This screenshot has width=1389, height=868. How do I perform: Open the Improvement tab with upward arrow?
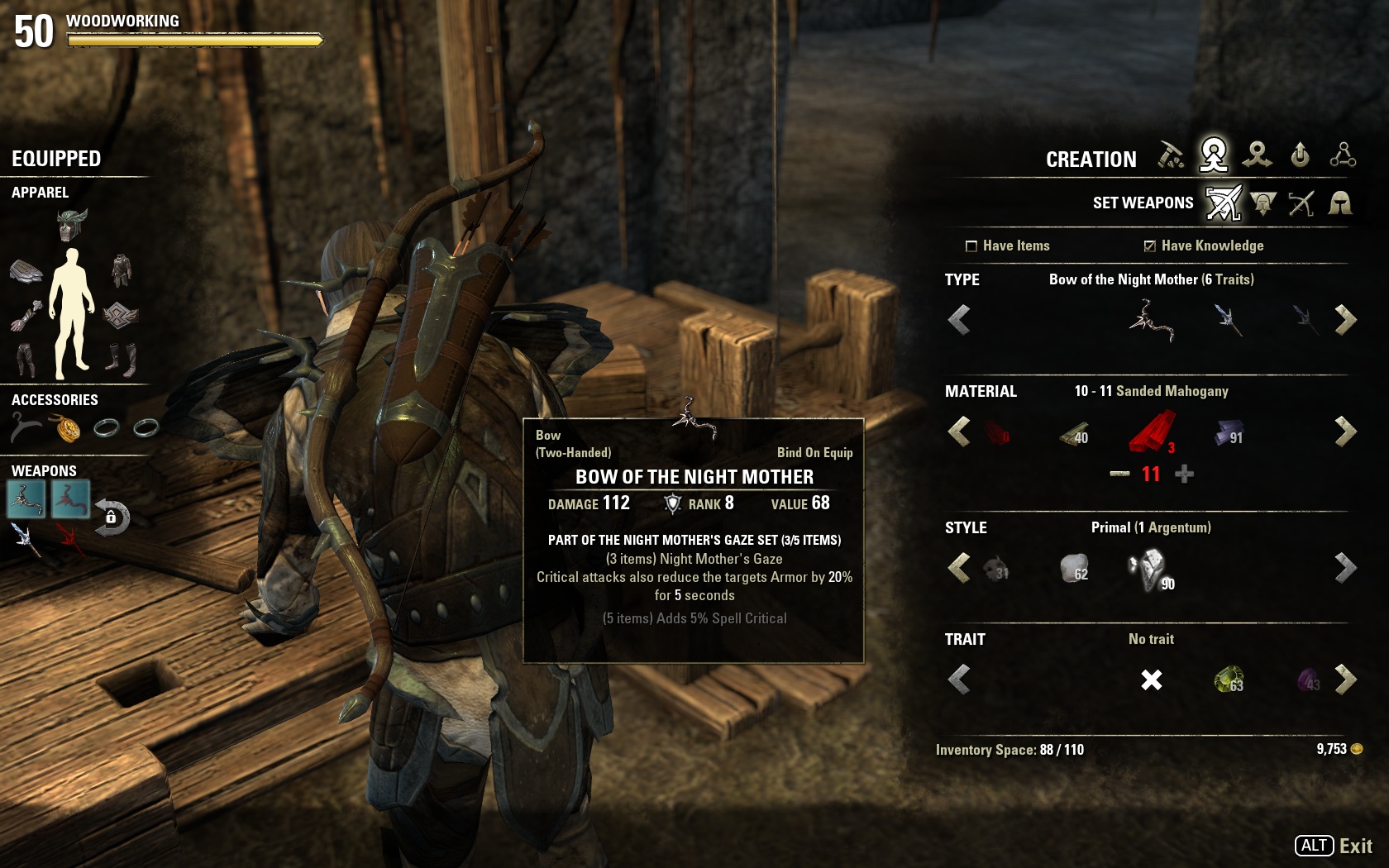pos(1300,155)
